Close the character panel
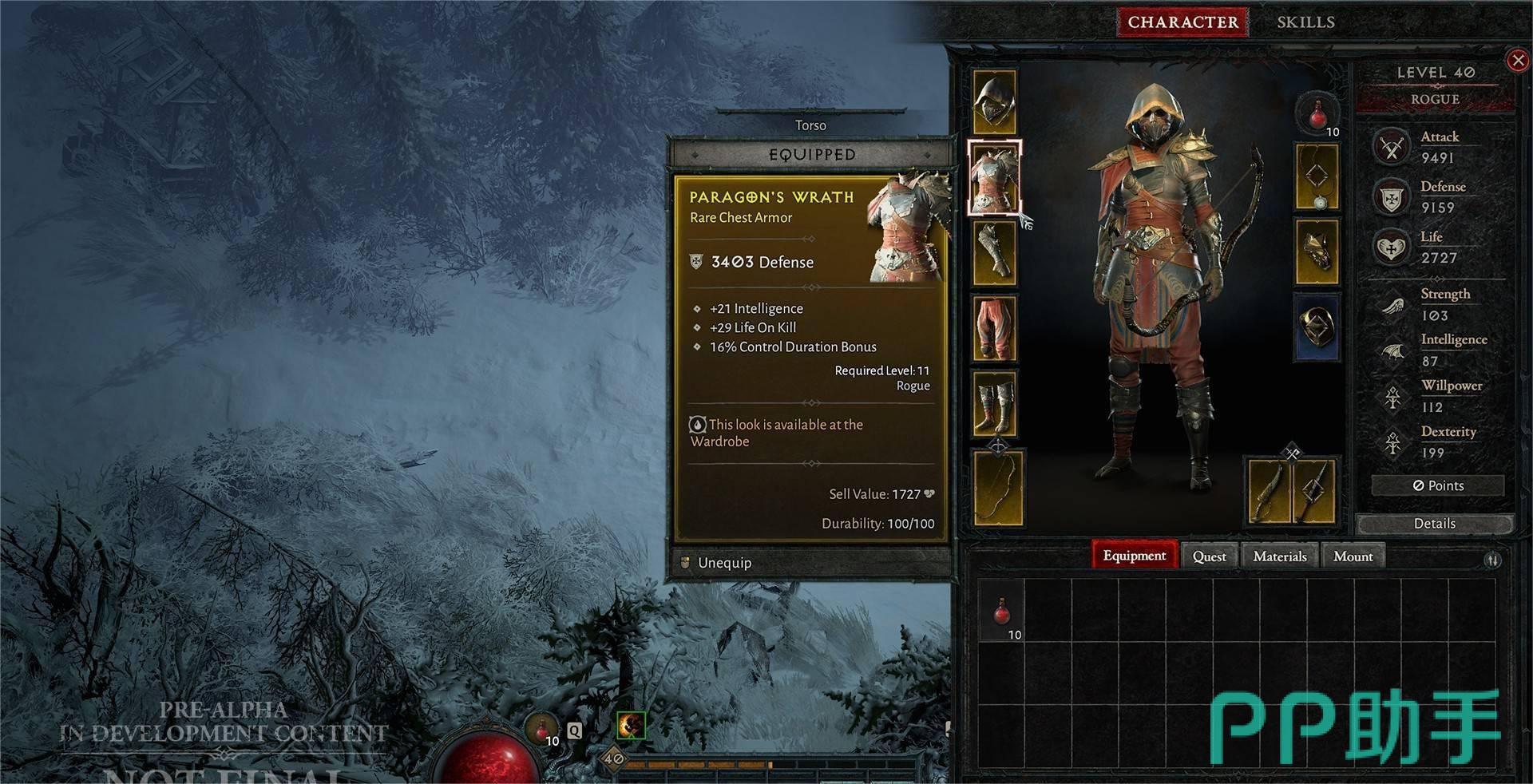The width and height of the screenshot is (1533, 784). (x=1517, y=61)
